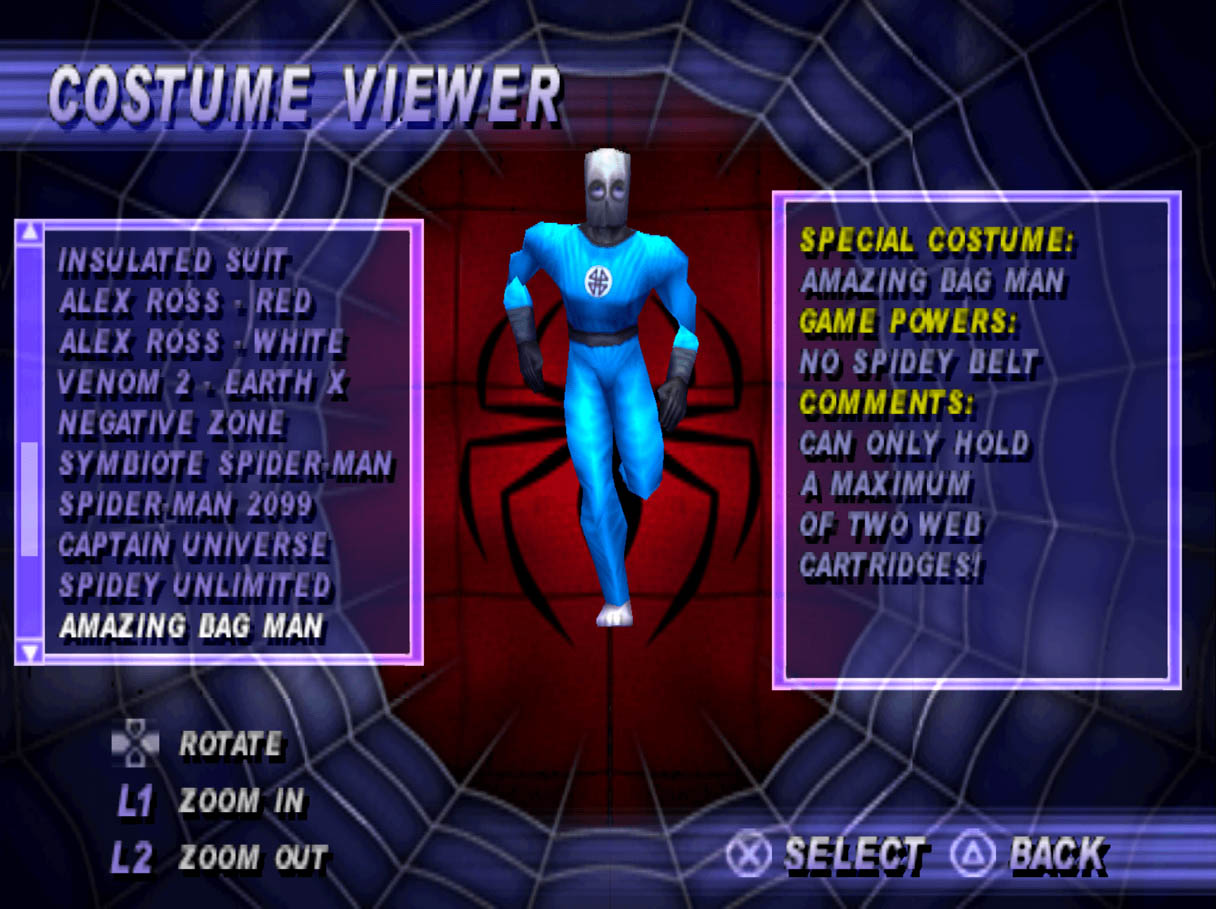Pick the Alex Ross - White costume
This screenshot has width=1216, height=909.
point(201,343)
